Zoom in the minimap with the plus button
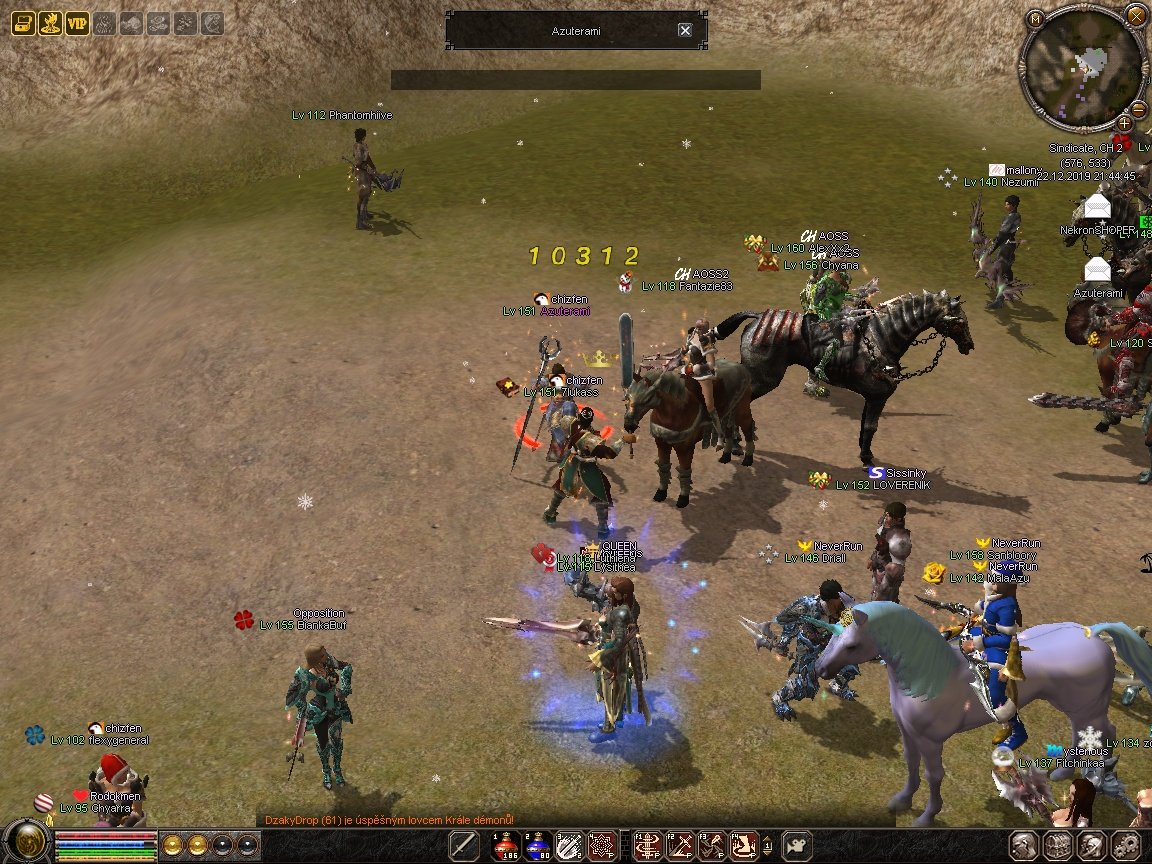1152x864 pixels. click(x=1124, y=123)
